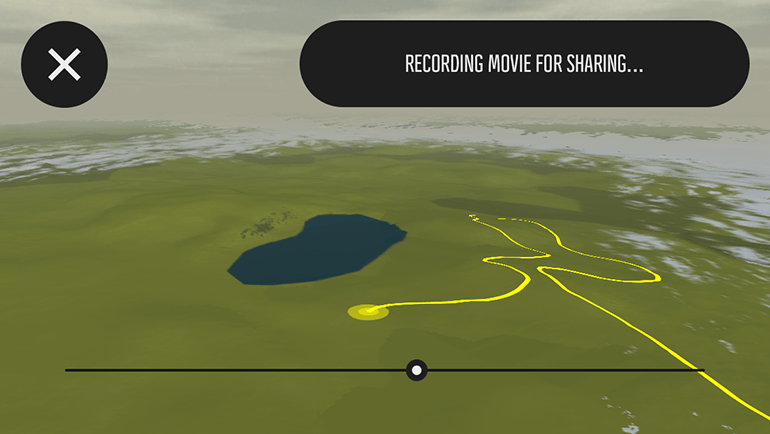Close the movie recording with the X button
The height and width of the screenshot is (434, 770).
(64, 65)
